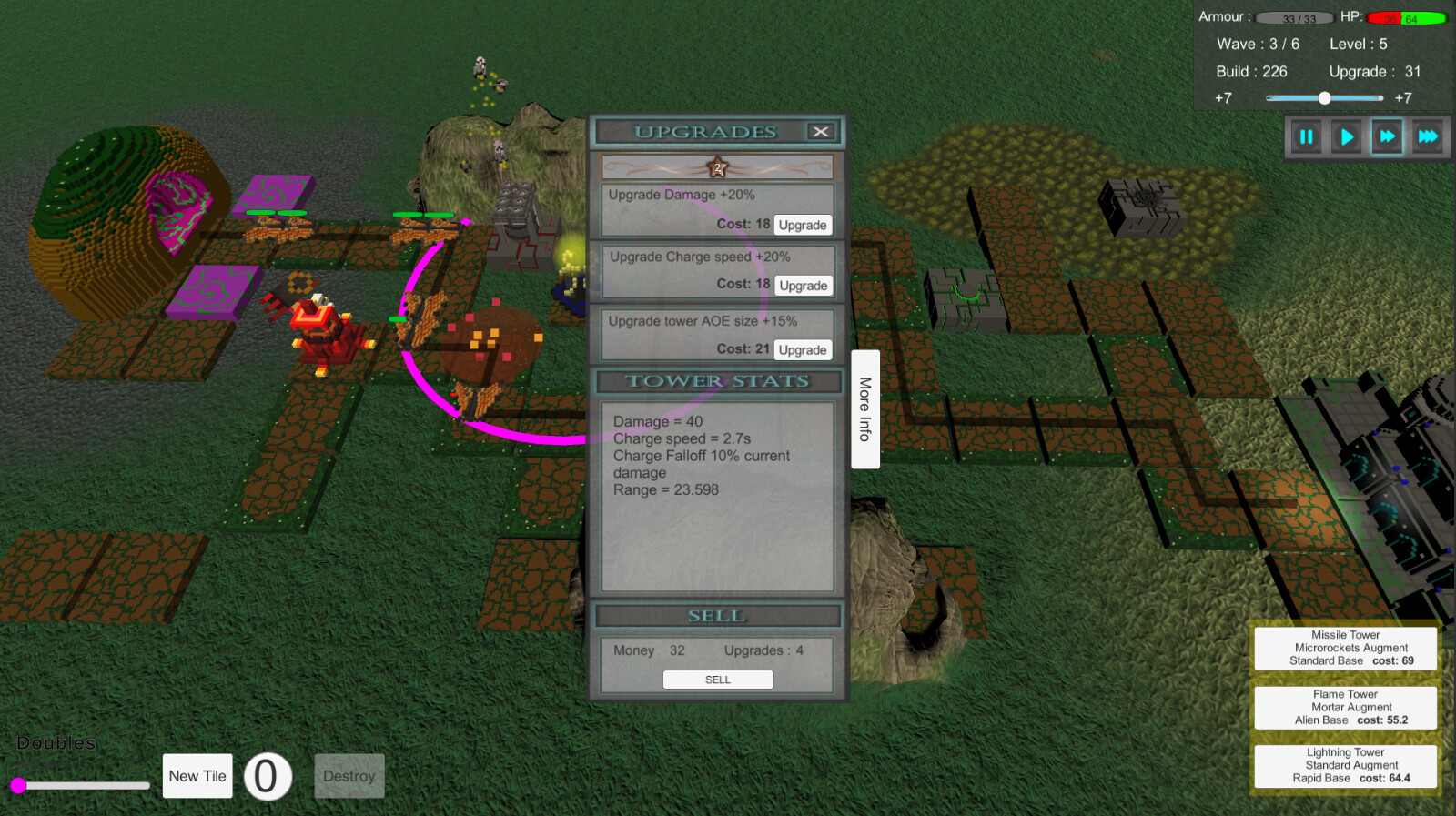Click the Build/Upgrade allocation slider handle
The image size is (1456, 816).
click(x=1325, y=97)
